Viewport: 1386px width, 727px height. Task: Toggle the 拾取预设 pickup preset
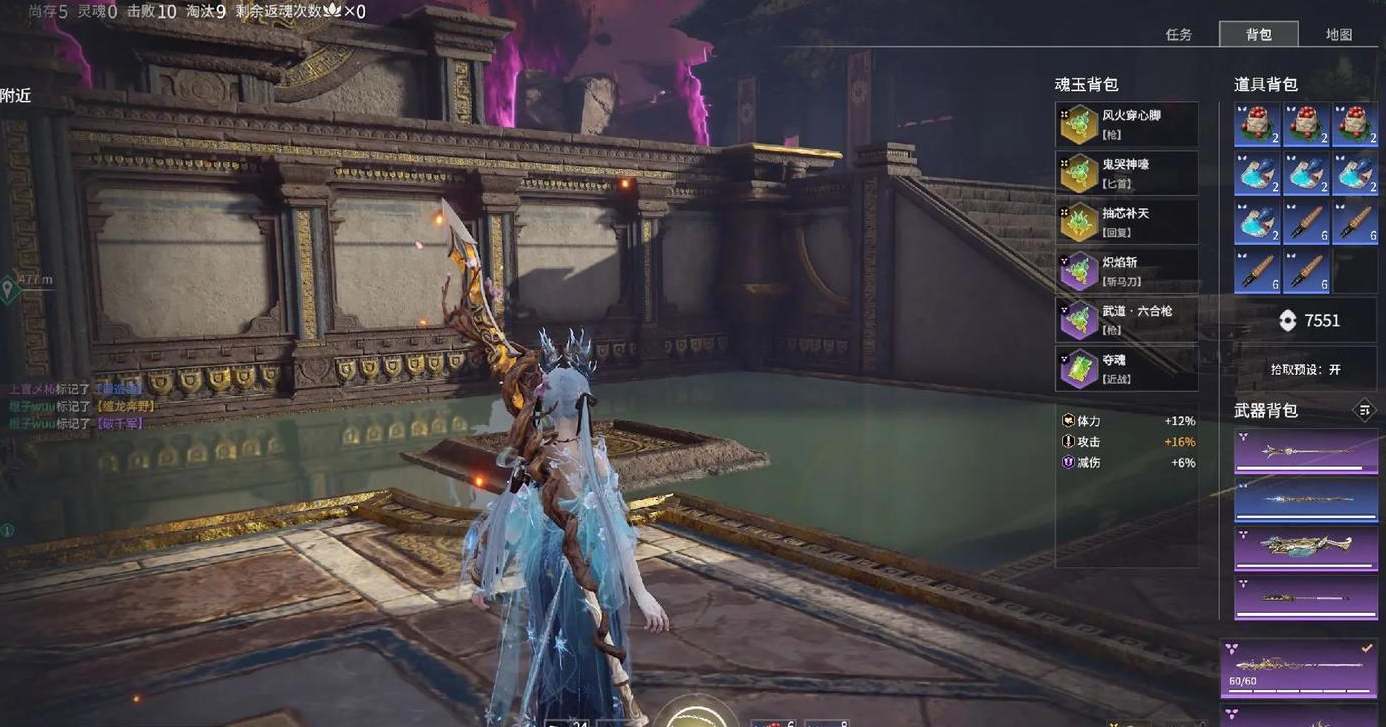coord(1306,369)
